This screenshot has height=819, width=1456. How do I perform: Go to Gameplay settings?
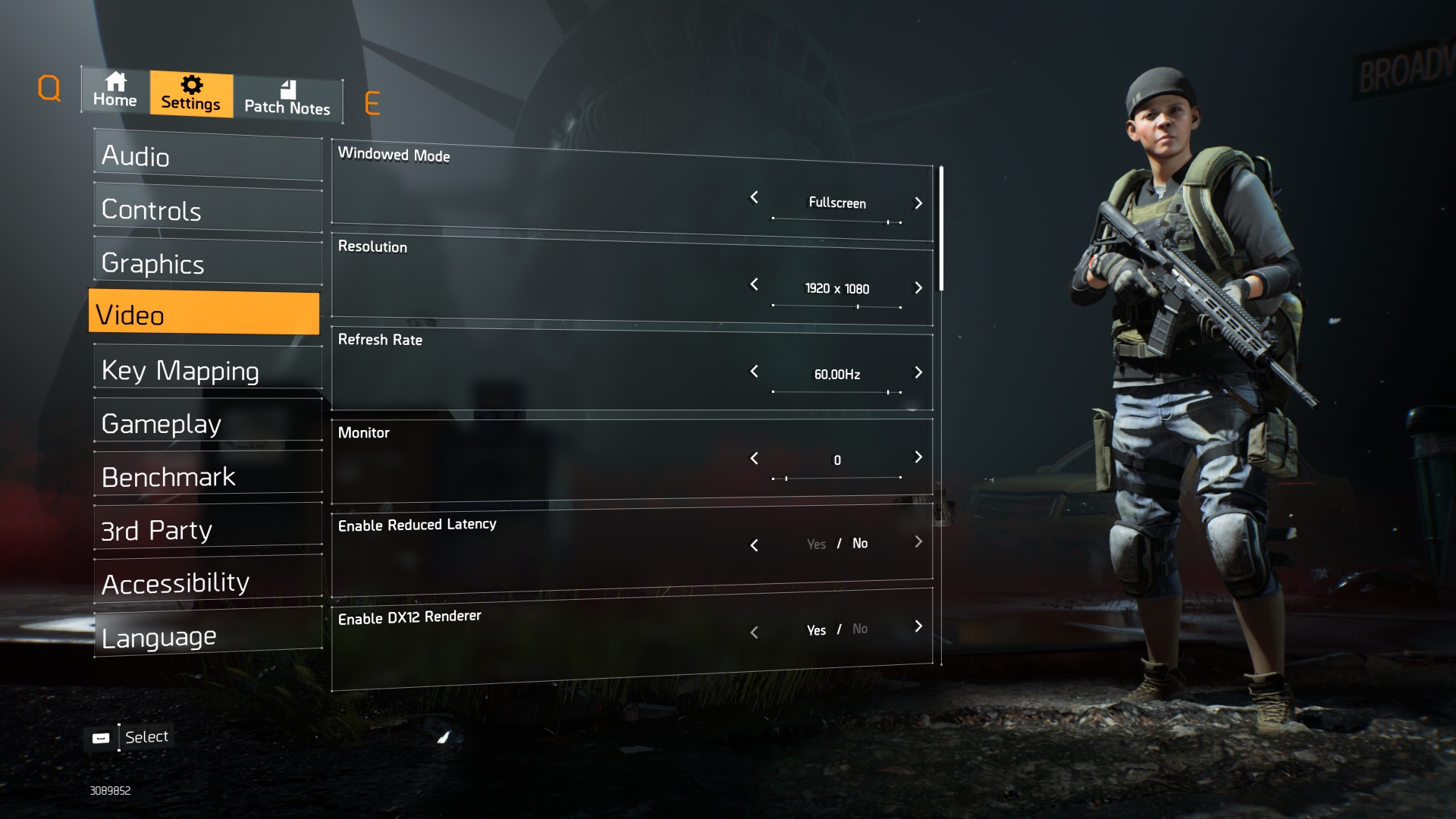208,423
